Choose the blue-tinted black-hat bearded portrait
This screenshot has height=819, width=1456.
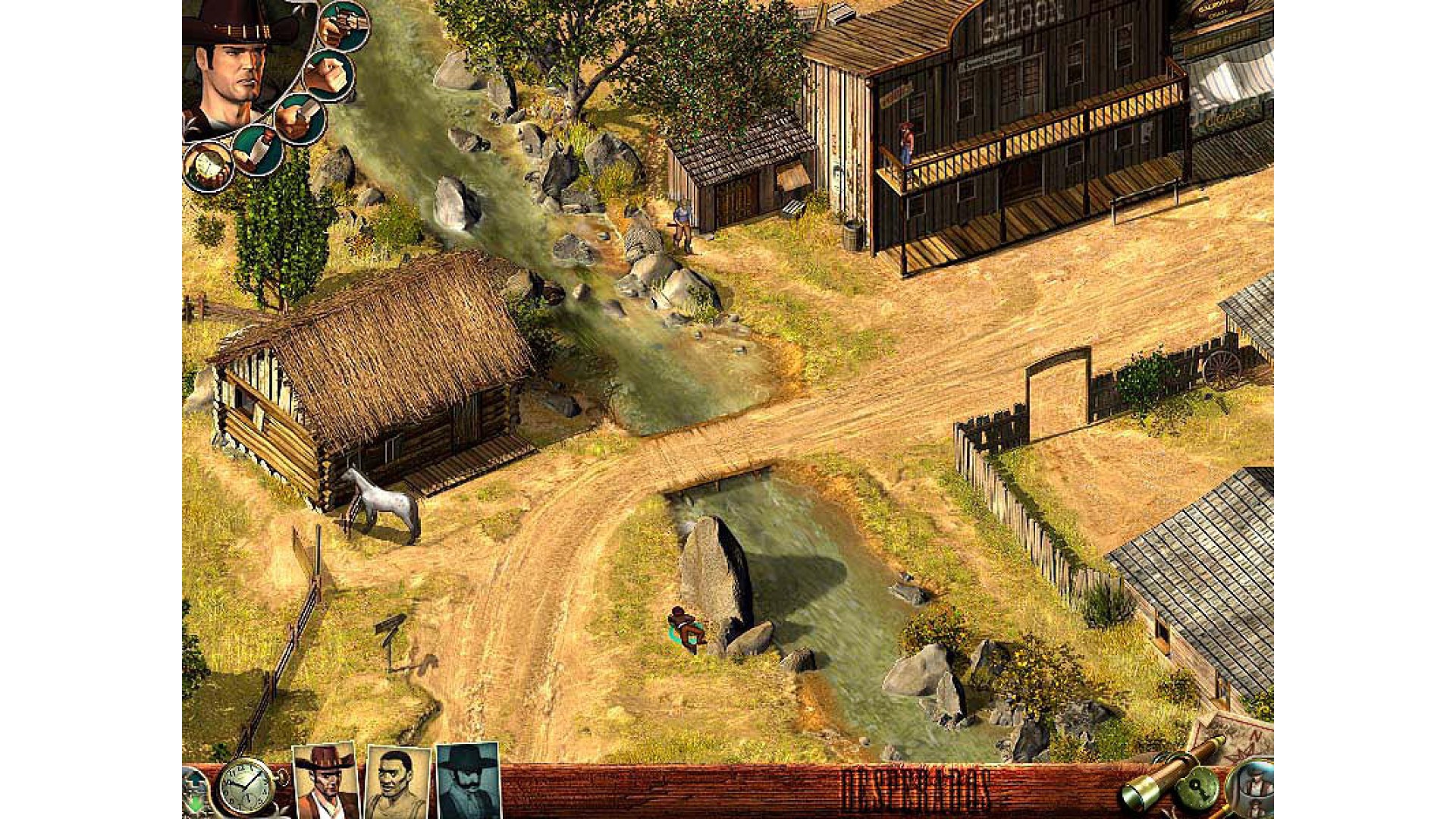click(x=468, y=781)
